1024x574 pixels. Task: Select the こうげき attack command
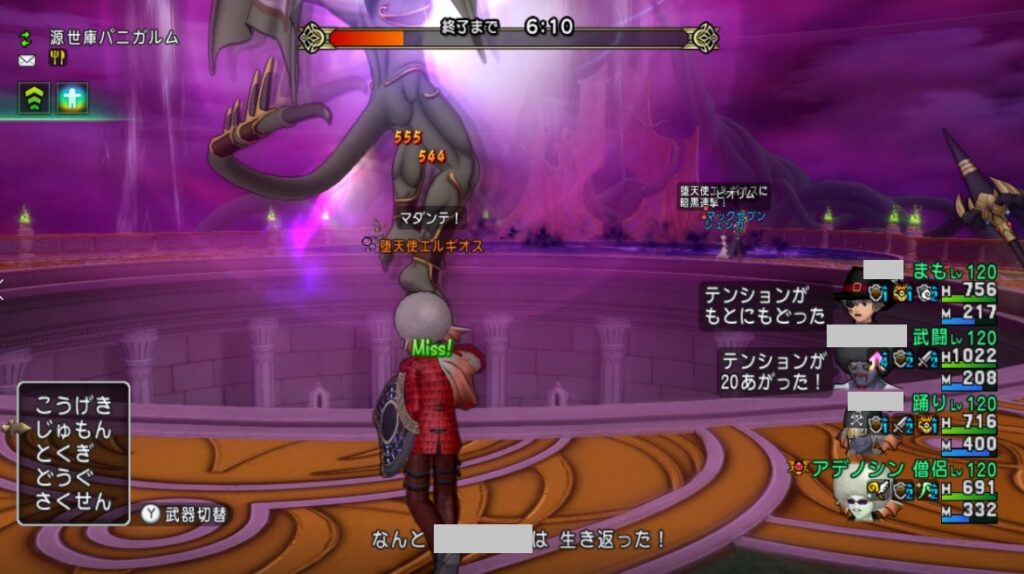tap(73, 406)
